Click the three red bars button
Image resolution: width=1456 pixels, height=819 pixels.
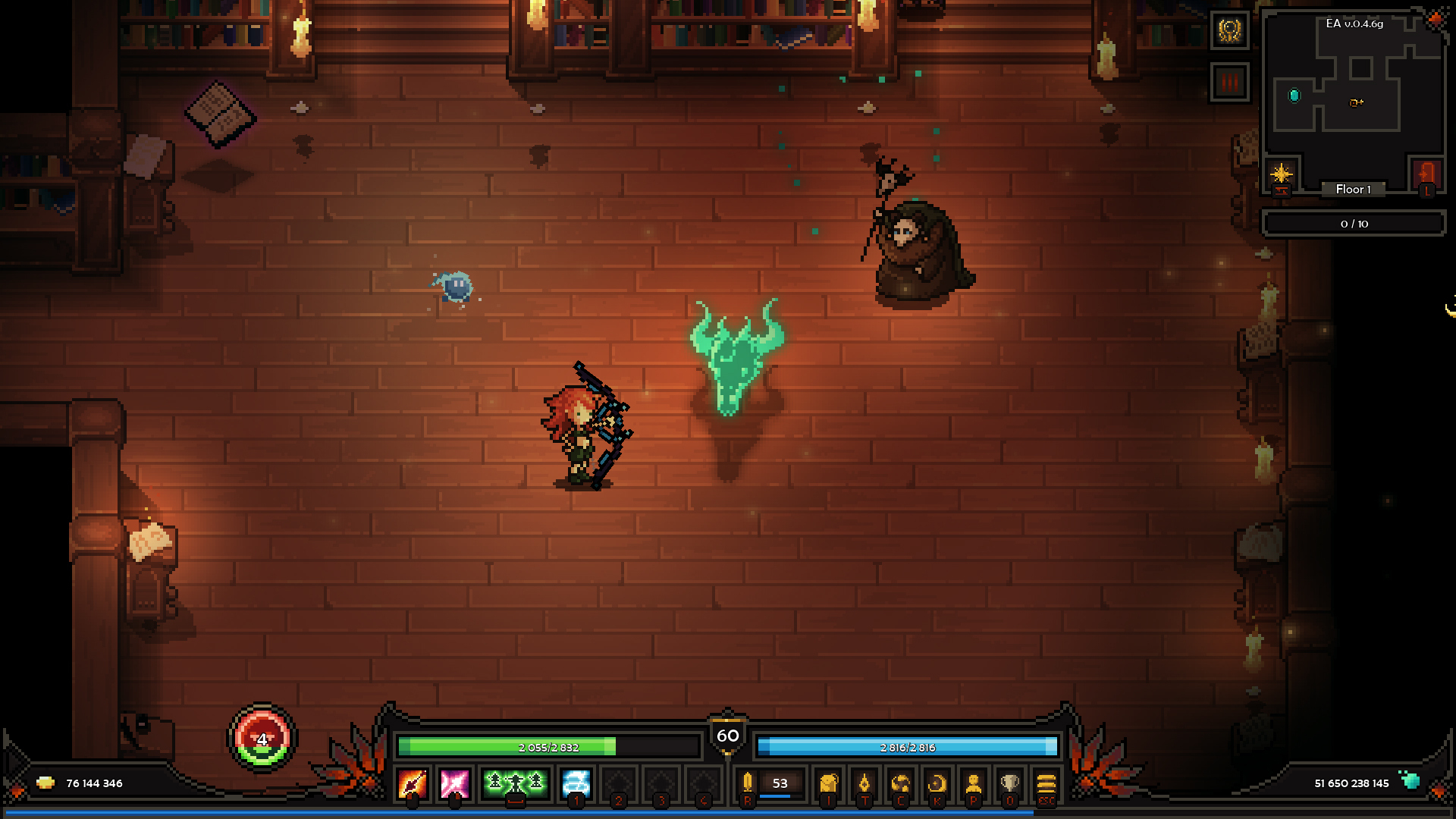point(1229,82)
